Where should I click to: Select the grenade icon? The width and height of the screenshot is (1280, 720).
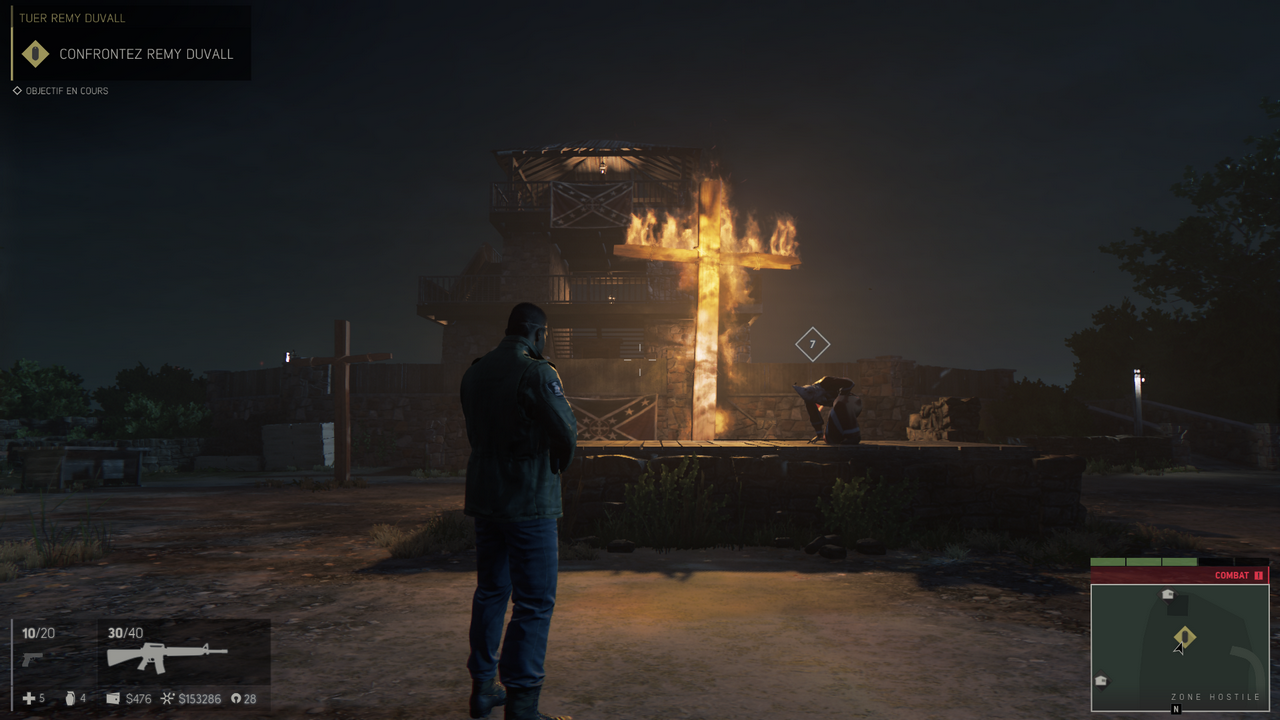coord(70,698)
